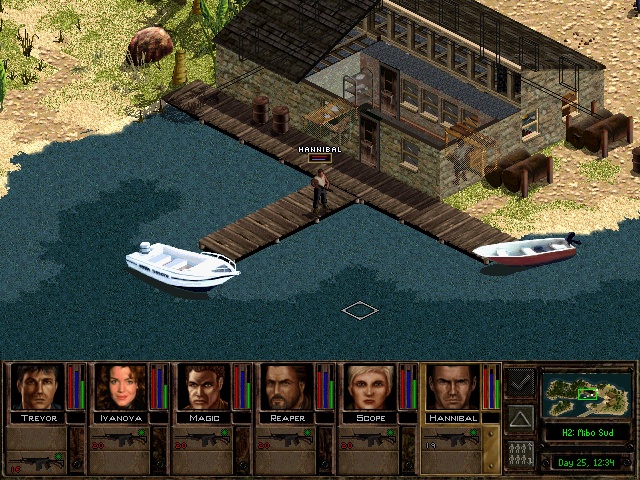Choose Magic's portrait
The image size is (640, 480).
click(204, 387)
